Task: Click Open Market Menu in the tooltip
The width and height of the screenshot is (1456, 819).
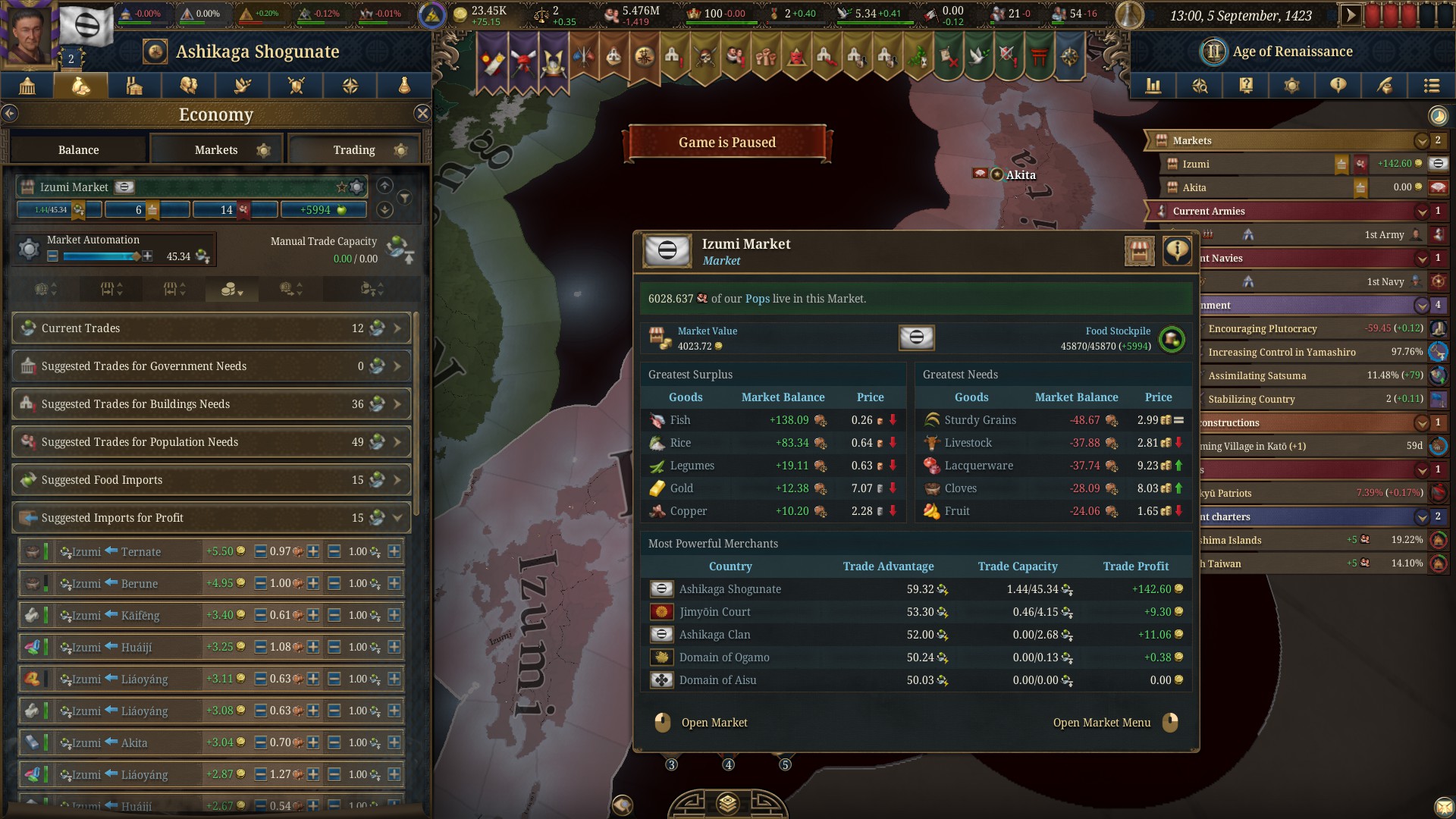Action: tap(1101, 723)
